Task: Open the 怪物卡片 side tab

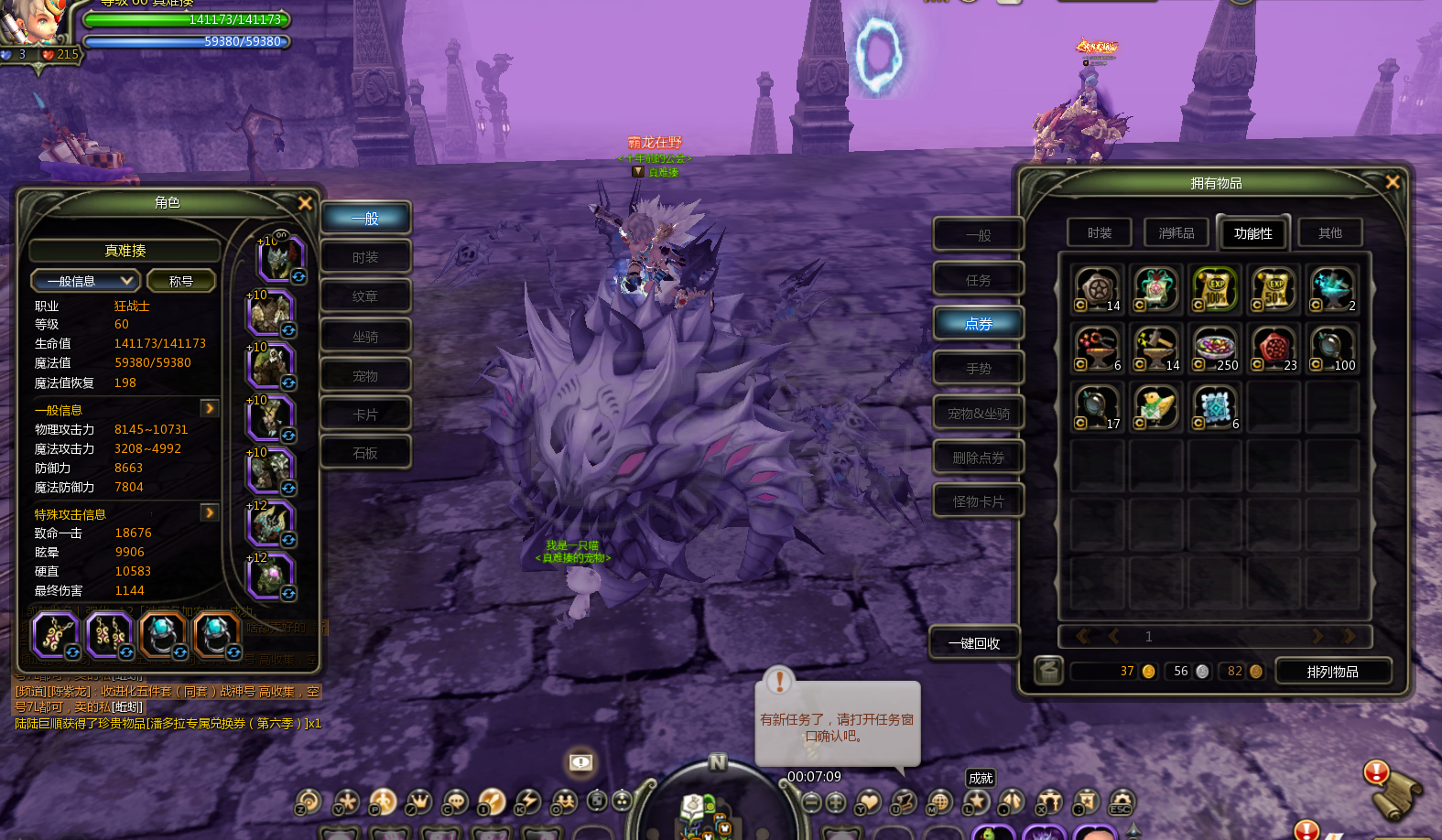Action: 978,501
